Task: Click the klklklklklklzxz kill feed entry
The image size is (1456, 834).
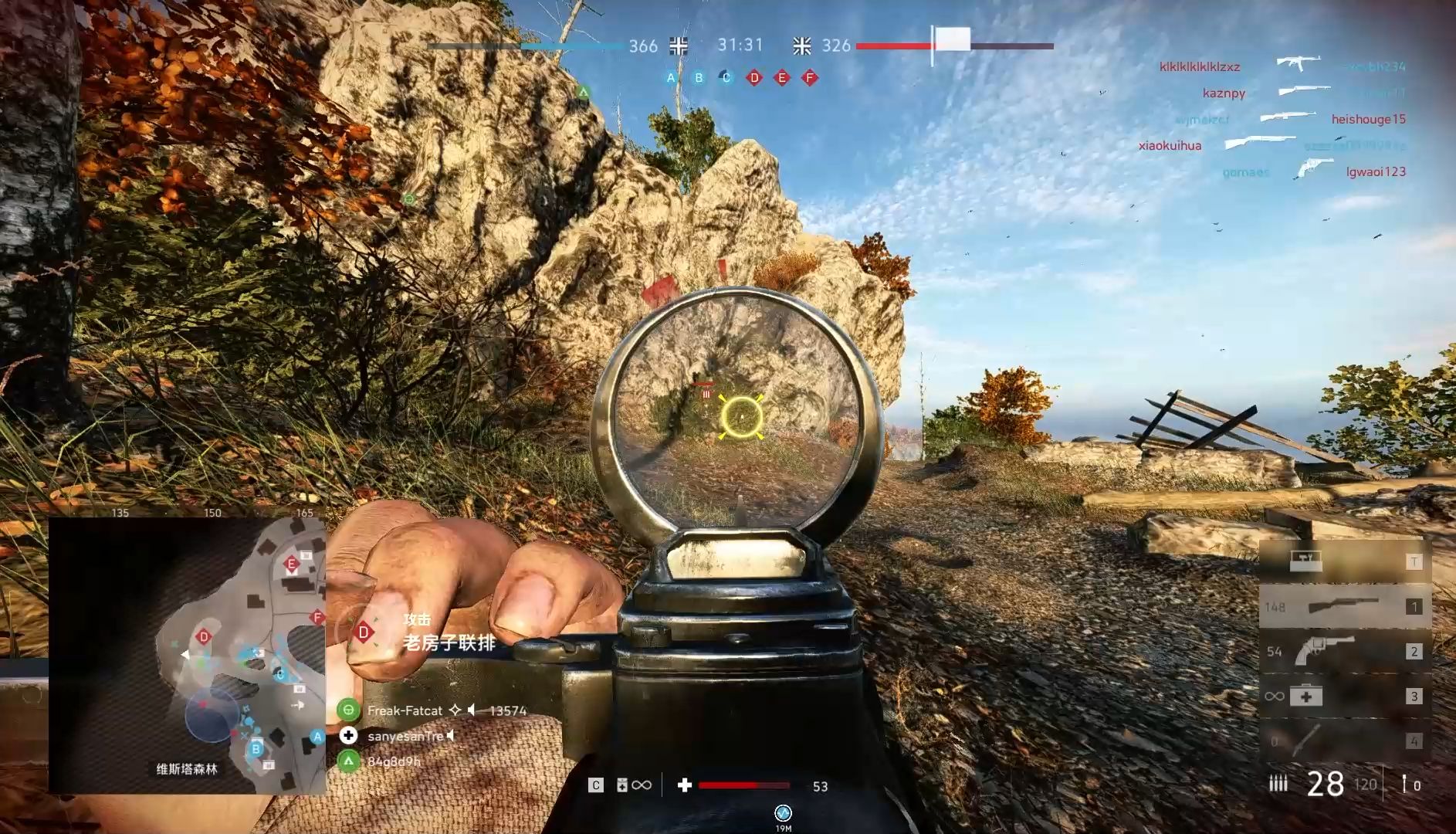Action: (1199, 66)
